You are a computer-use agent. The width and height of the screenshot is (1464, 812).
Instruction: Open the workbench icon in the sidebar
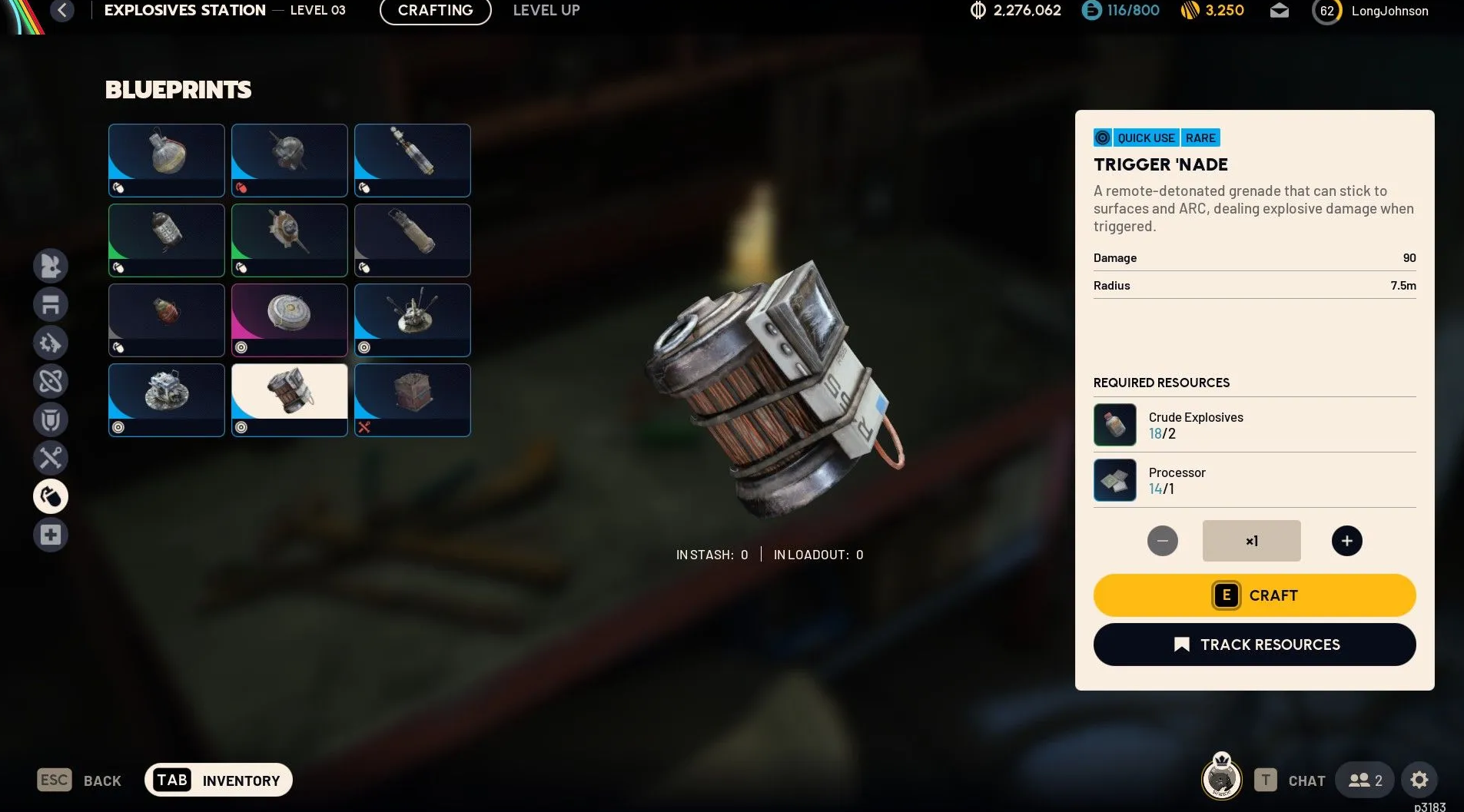coord(51,304)
